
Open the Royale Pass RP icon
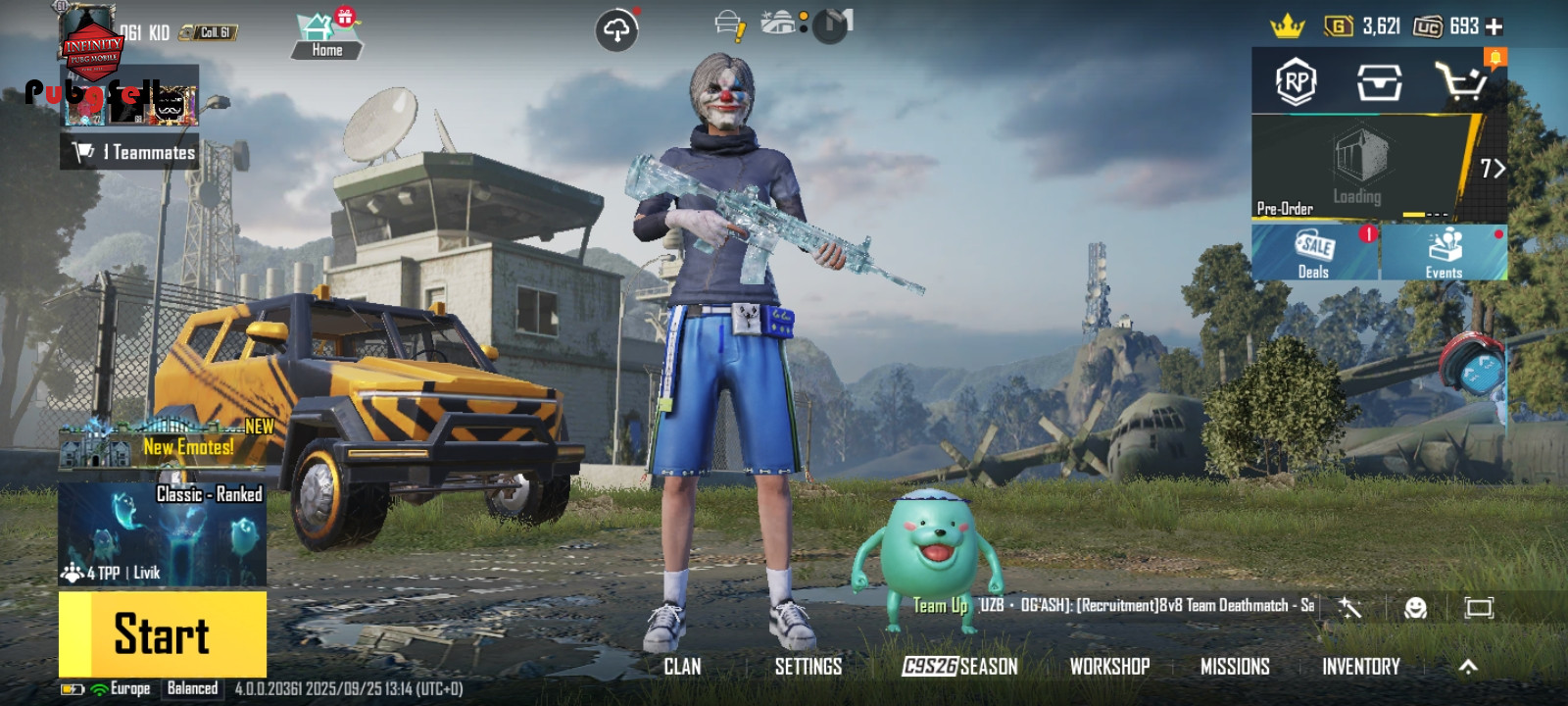[1296, 82]
